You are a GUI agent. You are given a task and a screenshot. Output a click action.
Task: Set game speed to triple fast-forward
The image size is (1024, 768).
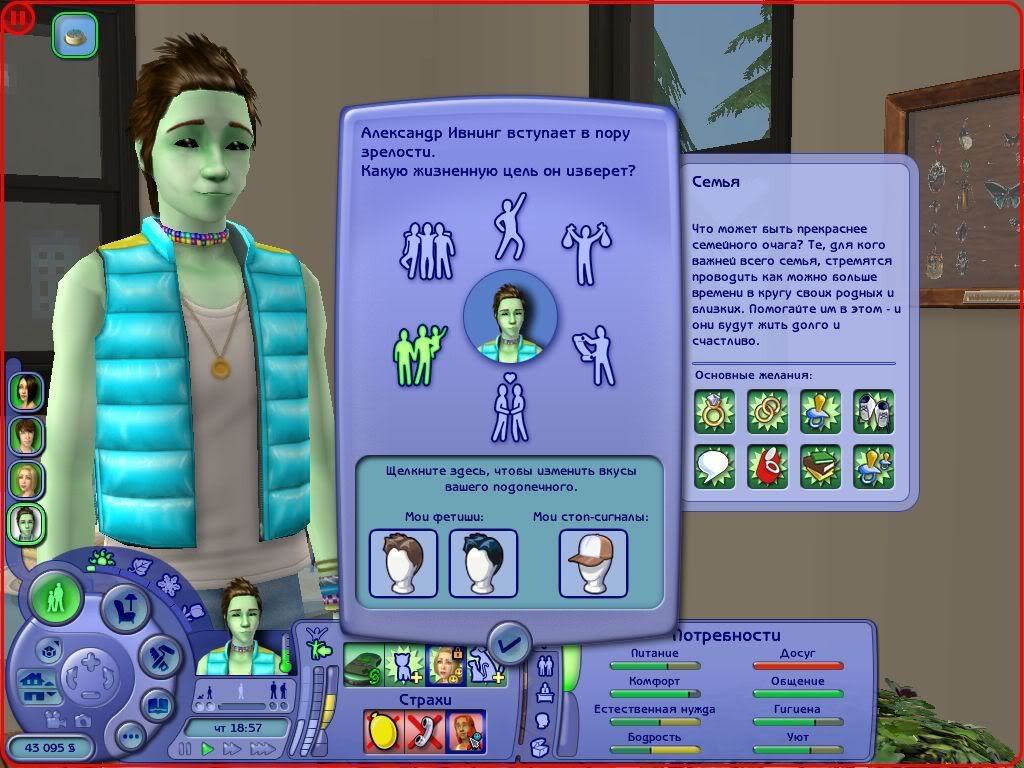[262, 748]
